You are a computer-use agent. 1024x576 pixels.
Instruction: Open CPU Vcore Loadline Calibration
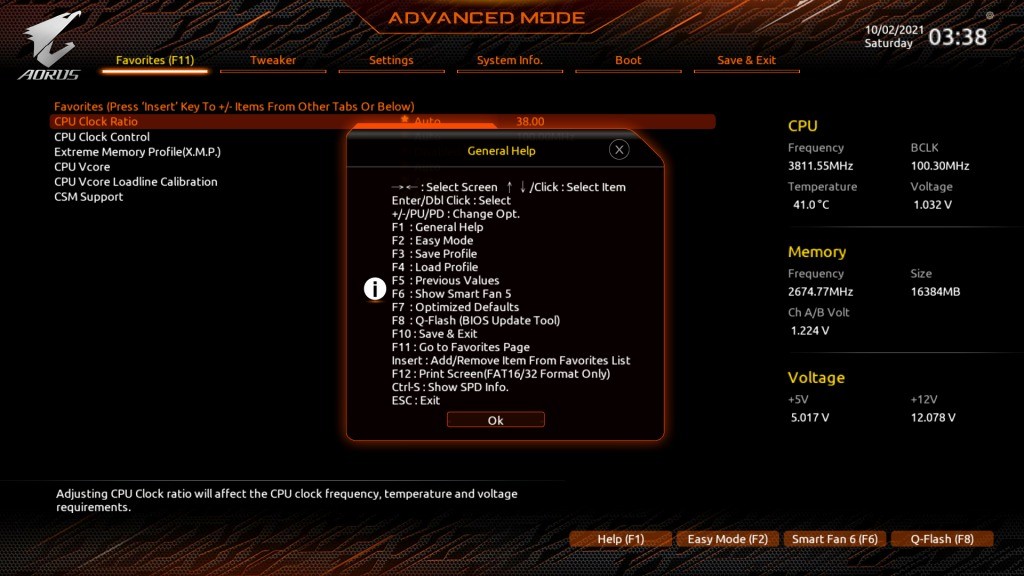tap(135, 182)
